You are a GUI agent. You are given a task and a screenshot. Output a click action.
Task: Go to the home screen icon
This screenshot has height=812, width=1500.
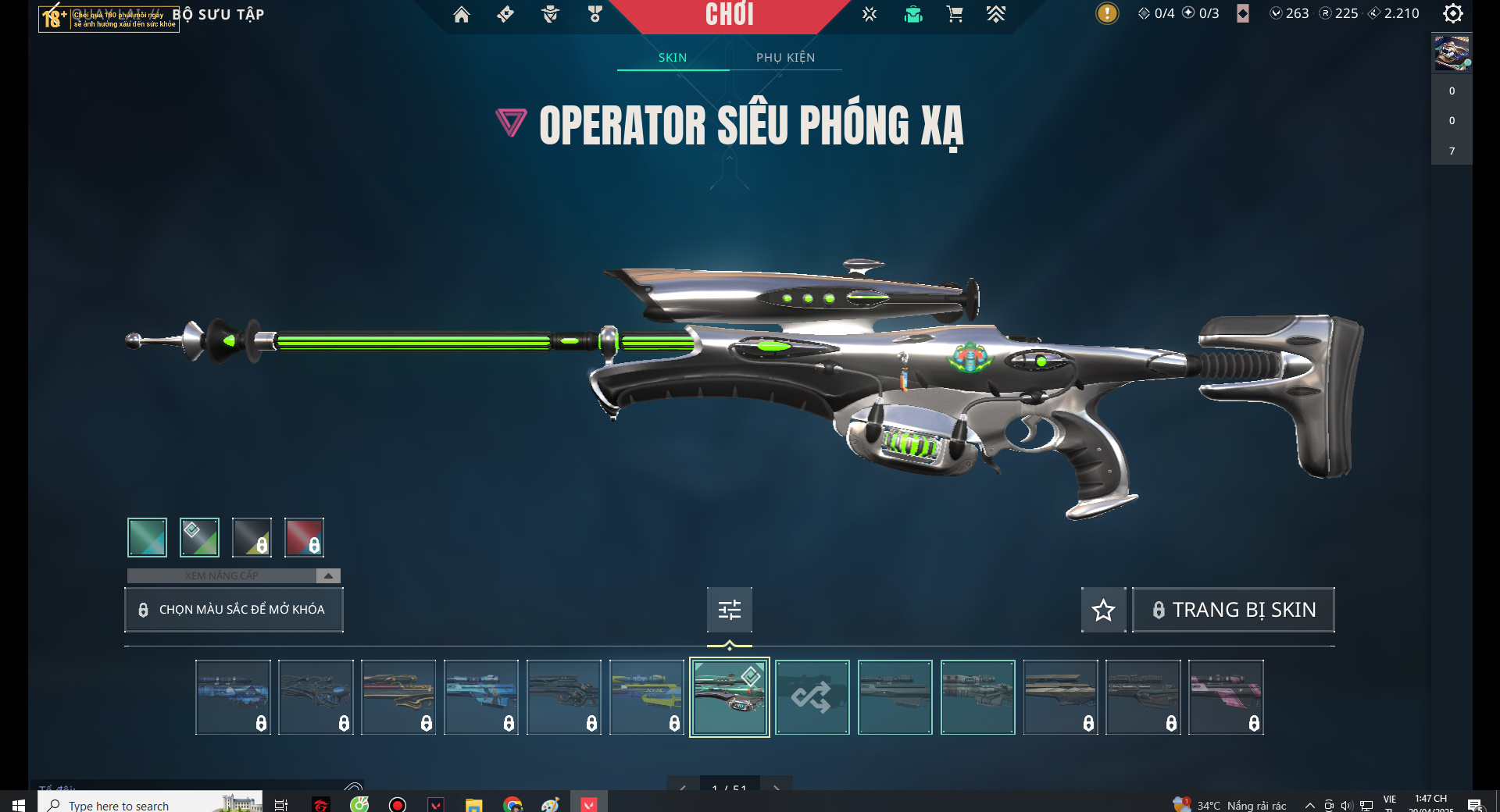coord(462,14)
